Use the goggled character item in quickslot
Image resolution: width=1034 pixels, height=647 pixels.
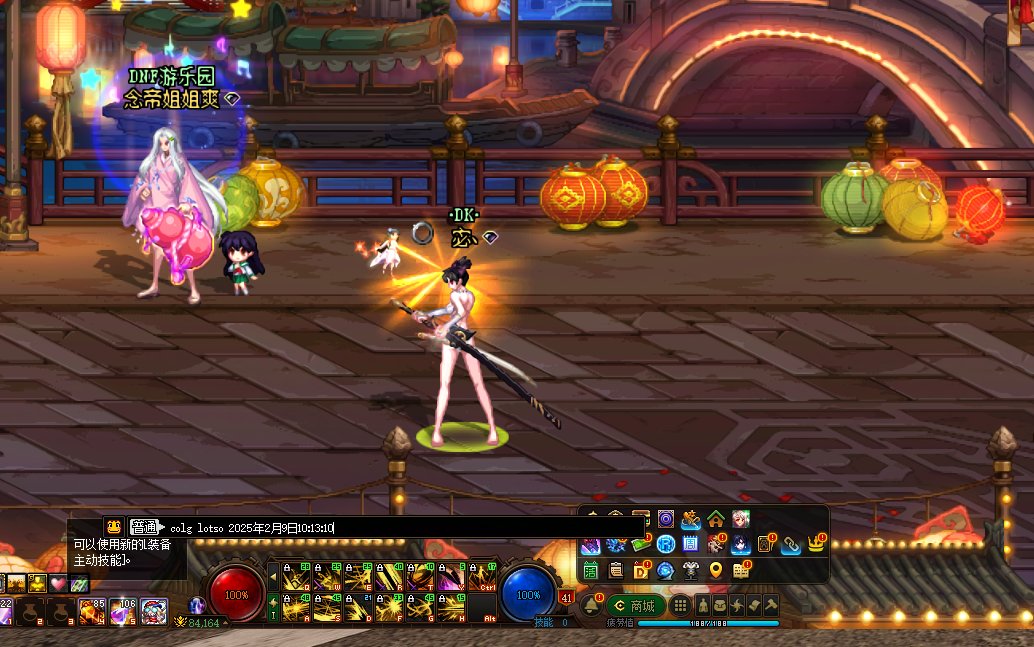154,610
